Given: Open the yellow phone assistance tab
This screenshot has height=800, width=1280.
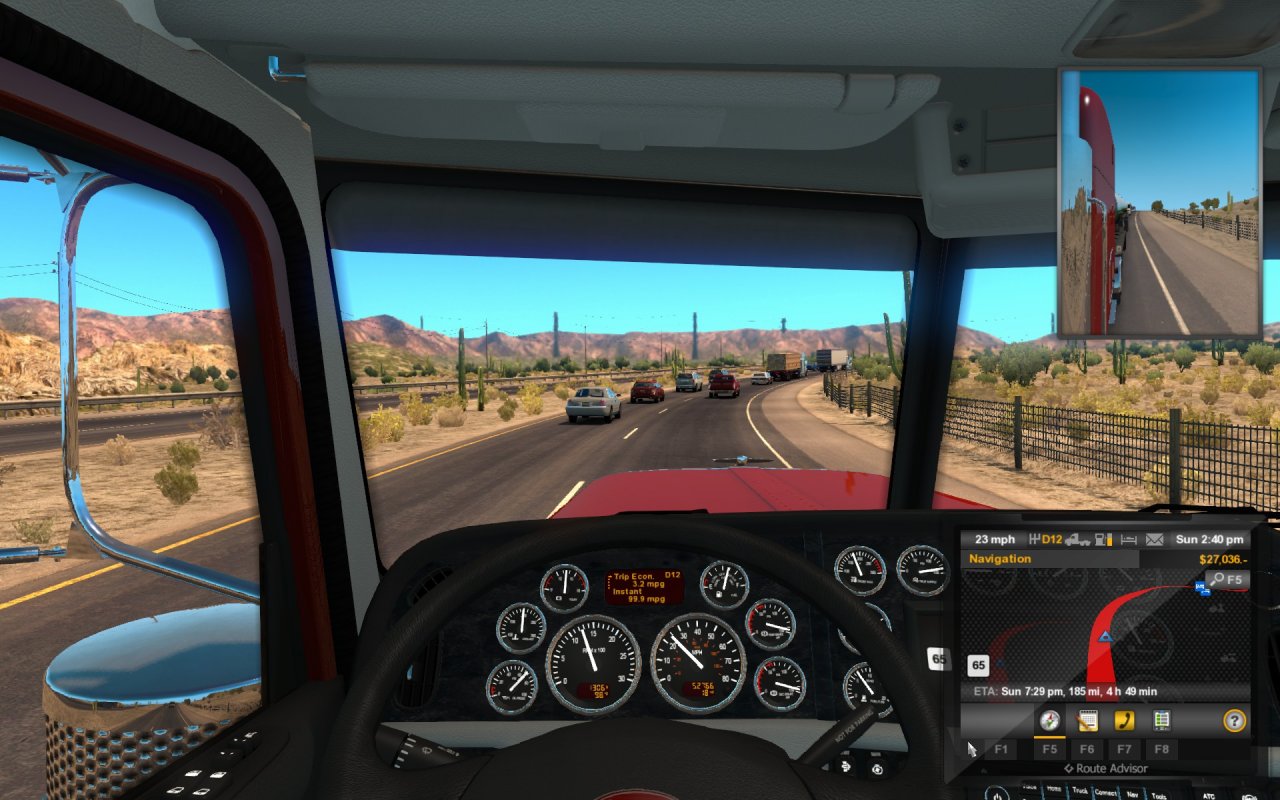Looking at the screenshot, I should pyautogui.click(x=1124, y=720).
